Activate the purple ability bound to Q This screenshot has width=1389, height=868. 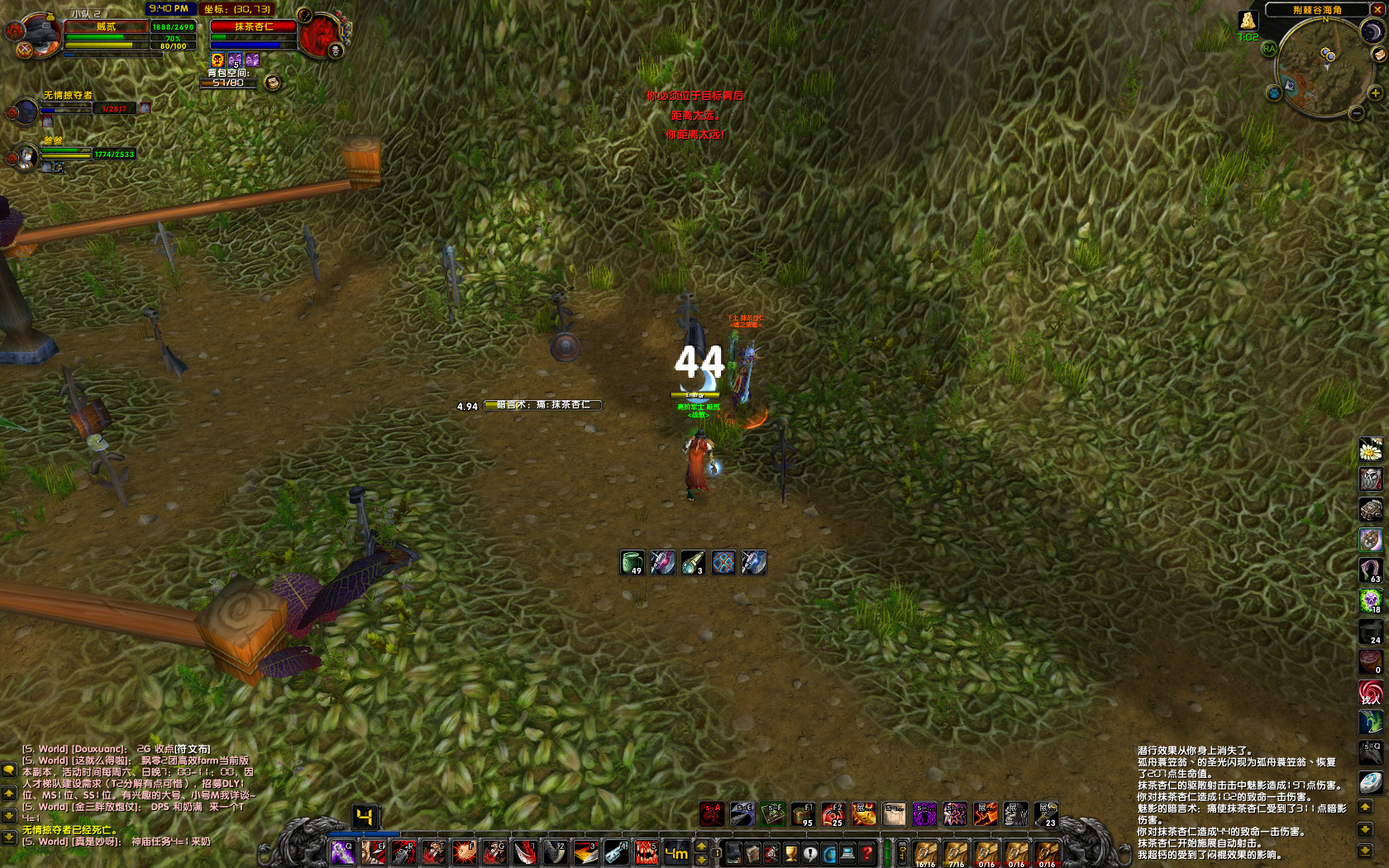[x=342, y=852]
